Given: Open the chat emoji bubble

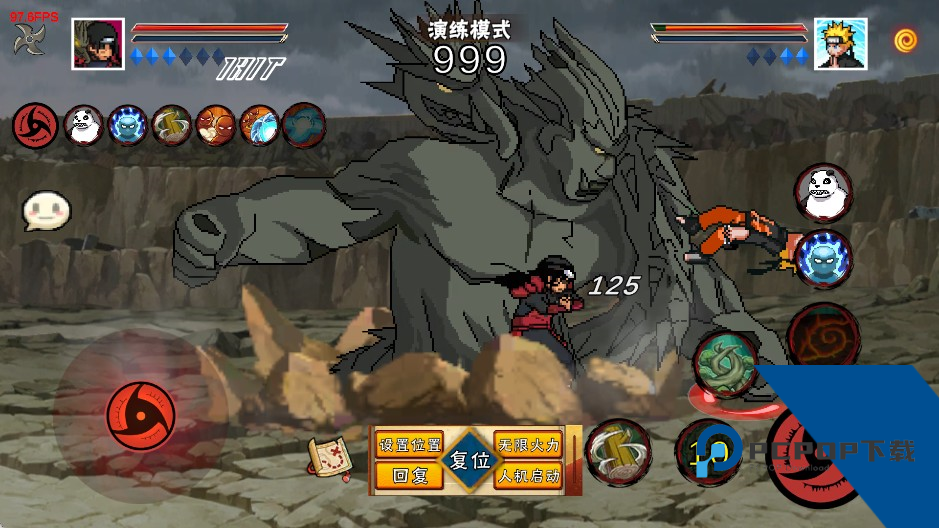Looking at the screenshot, I should [47, 210].
